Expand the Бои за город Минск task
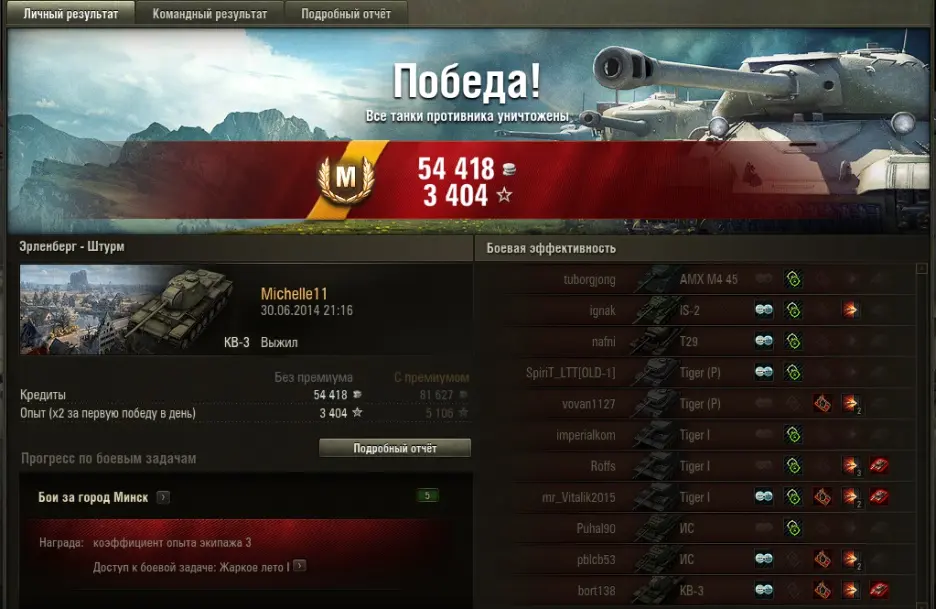 pyautogui.click(x=163, y=497)
